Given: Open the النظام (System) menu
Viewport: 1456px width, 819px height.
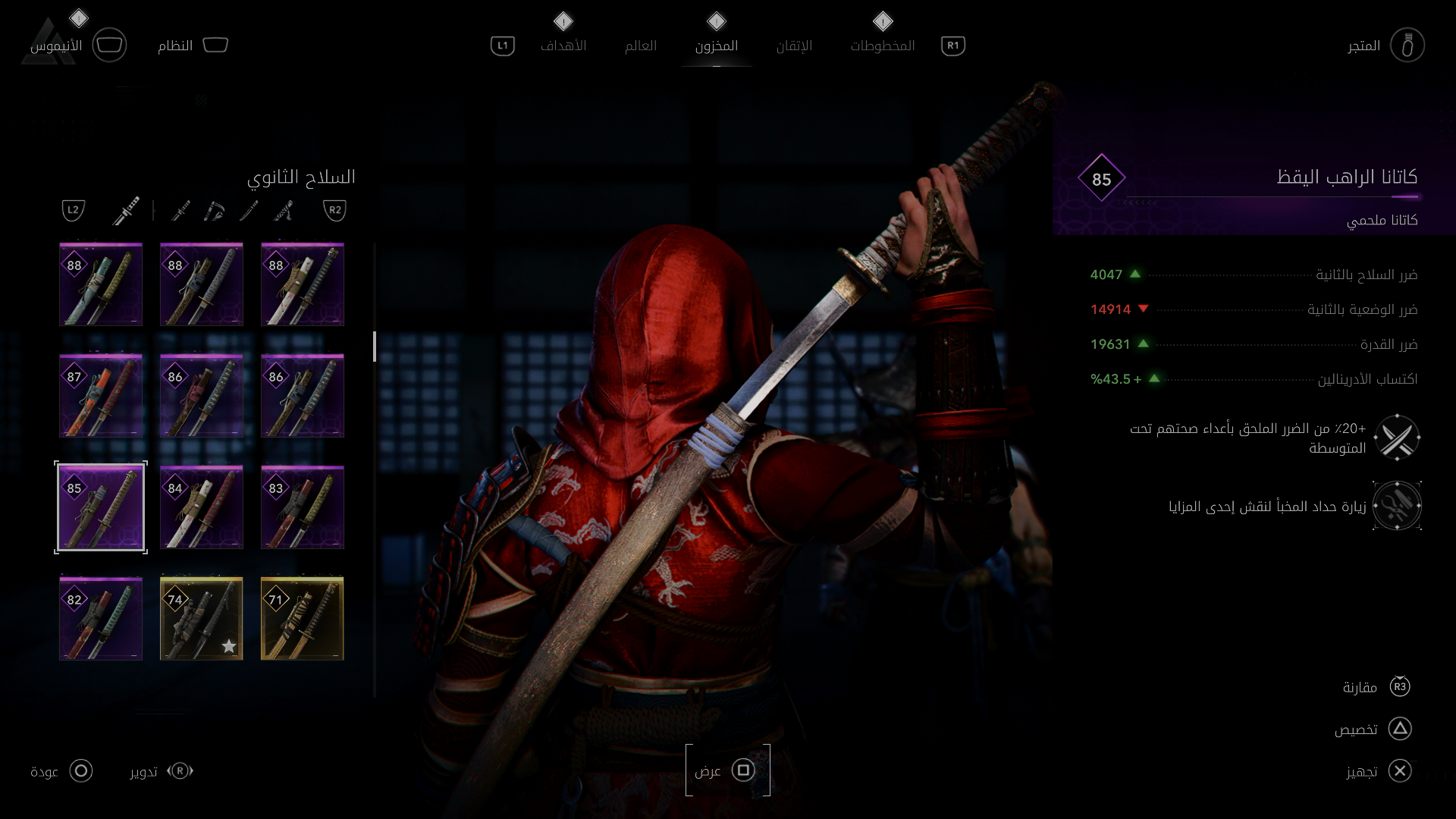Looking at the screenshot, I should click(192, 45).
